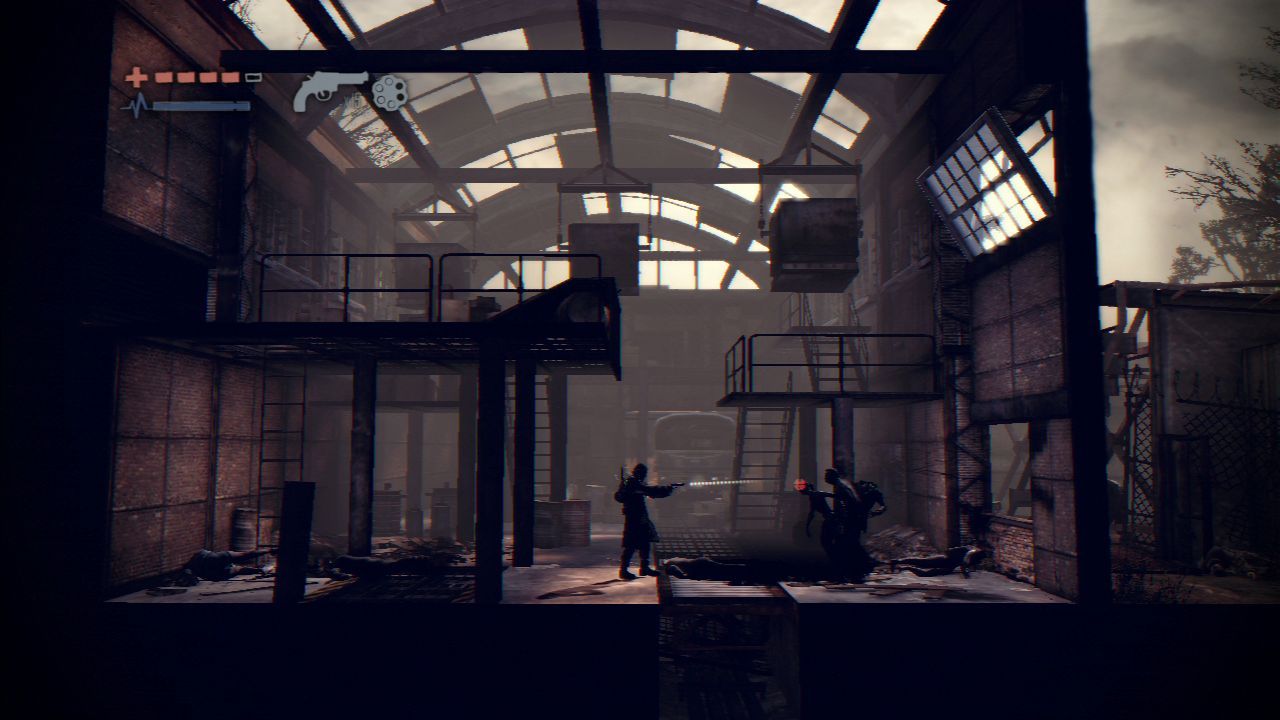
Task: Click the third health segment block
Action: (x=208, y=75)
